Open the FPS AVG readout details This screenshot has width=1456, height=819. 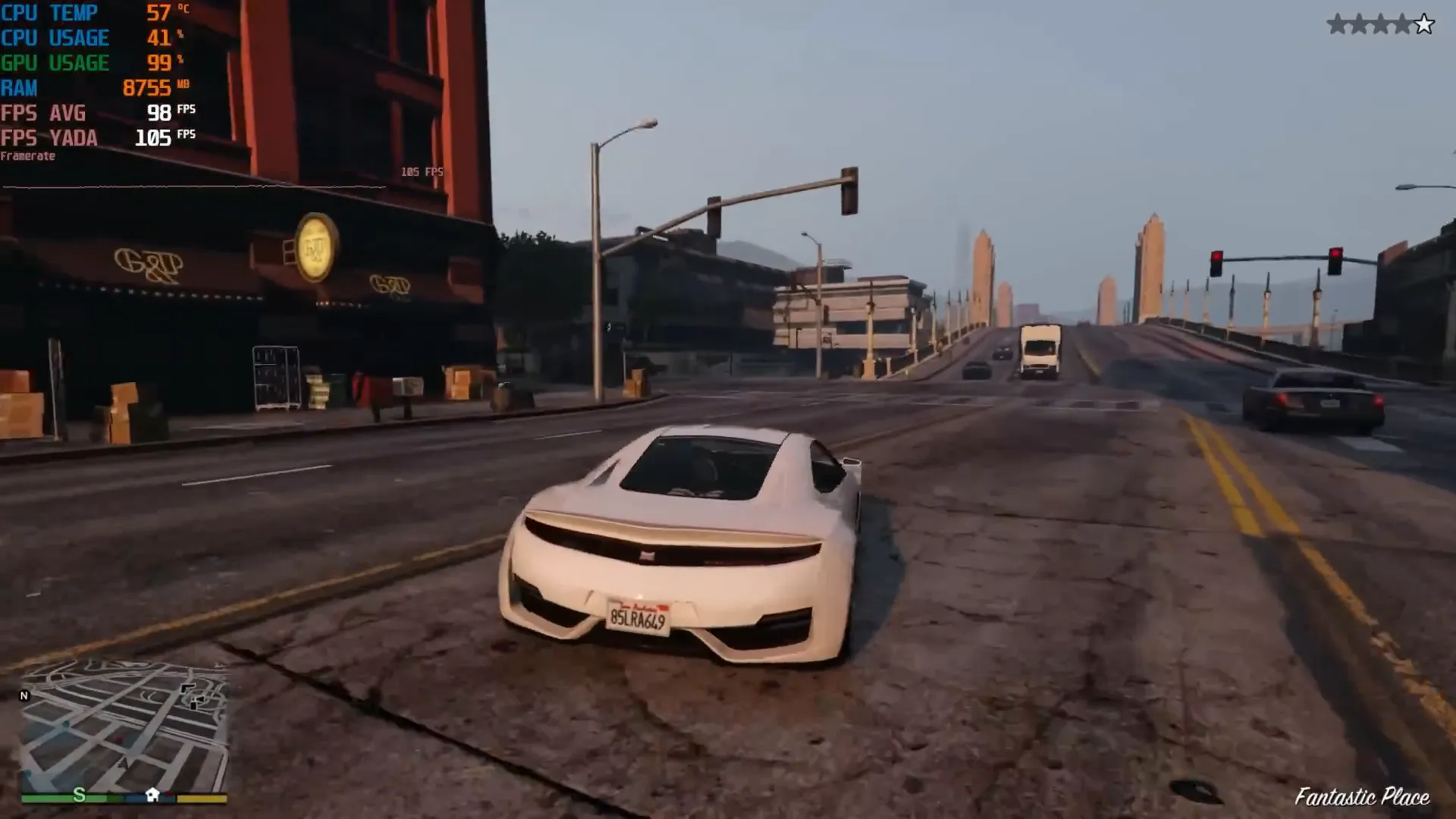[44, 113]
